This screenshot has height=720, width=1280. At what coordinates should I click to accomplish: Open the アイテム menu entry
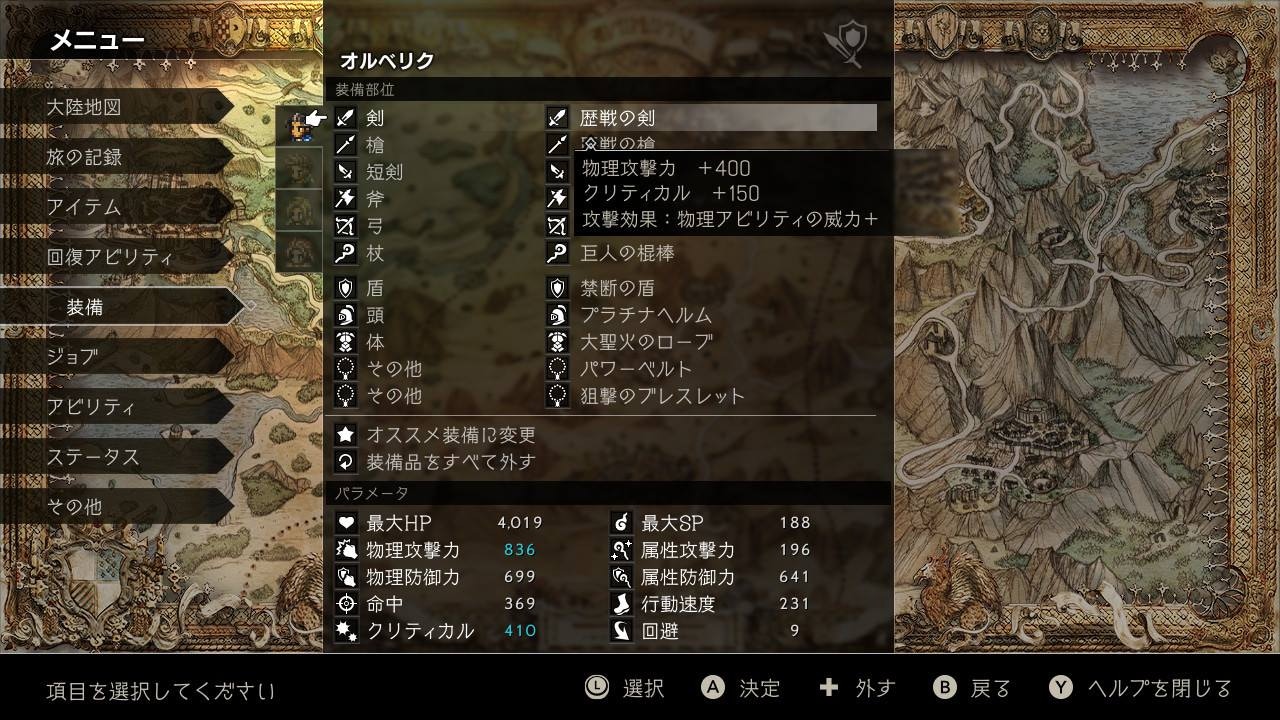click(84, 207)
